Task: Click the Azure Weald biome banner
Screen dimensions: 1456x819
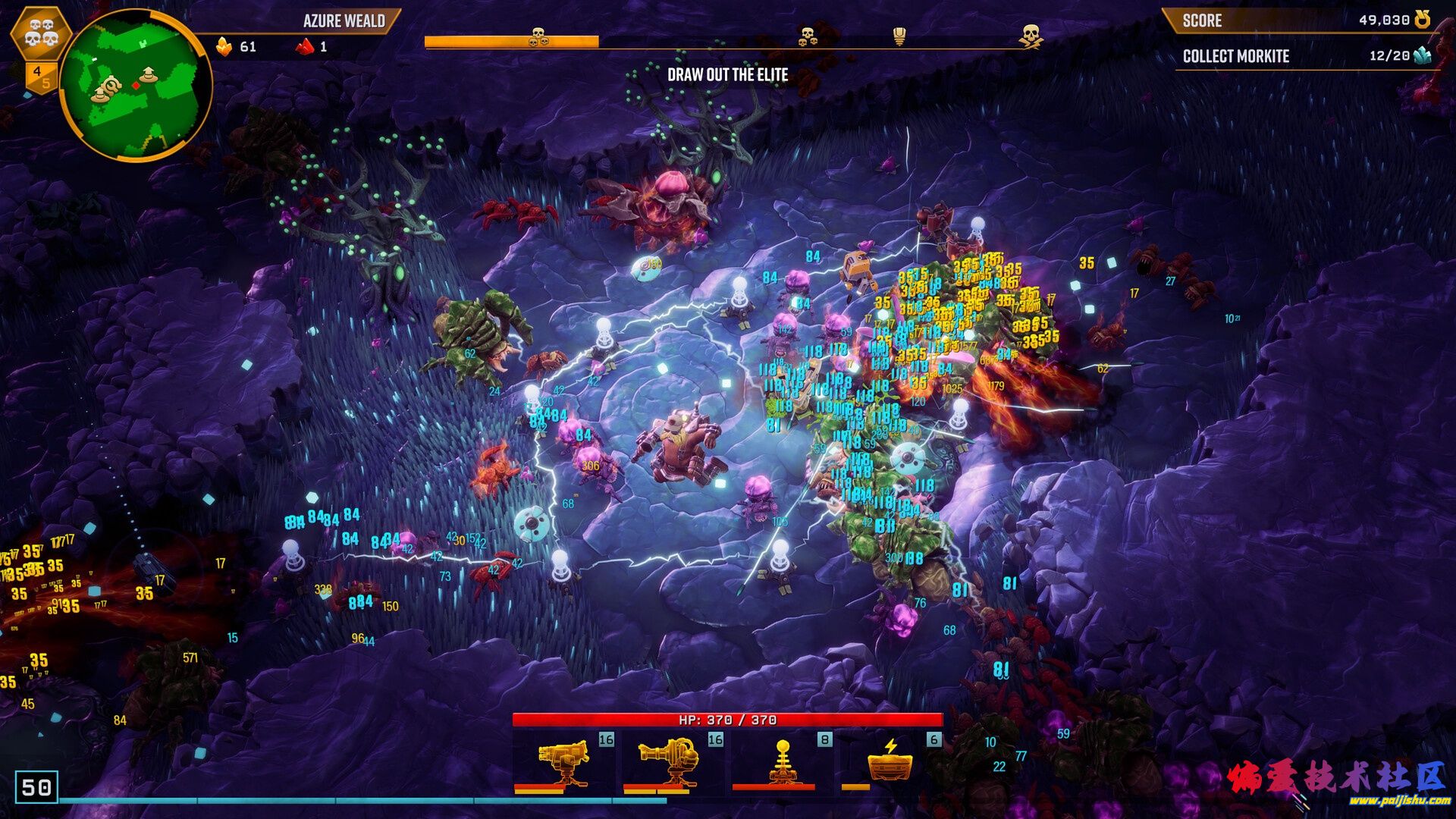Action: (x=344, y=21)
